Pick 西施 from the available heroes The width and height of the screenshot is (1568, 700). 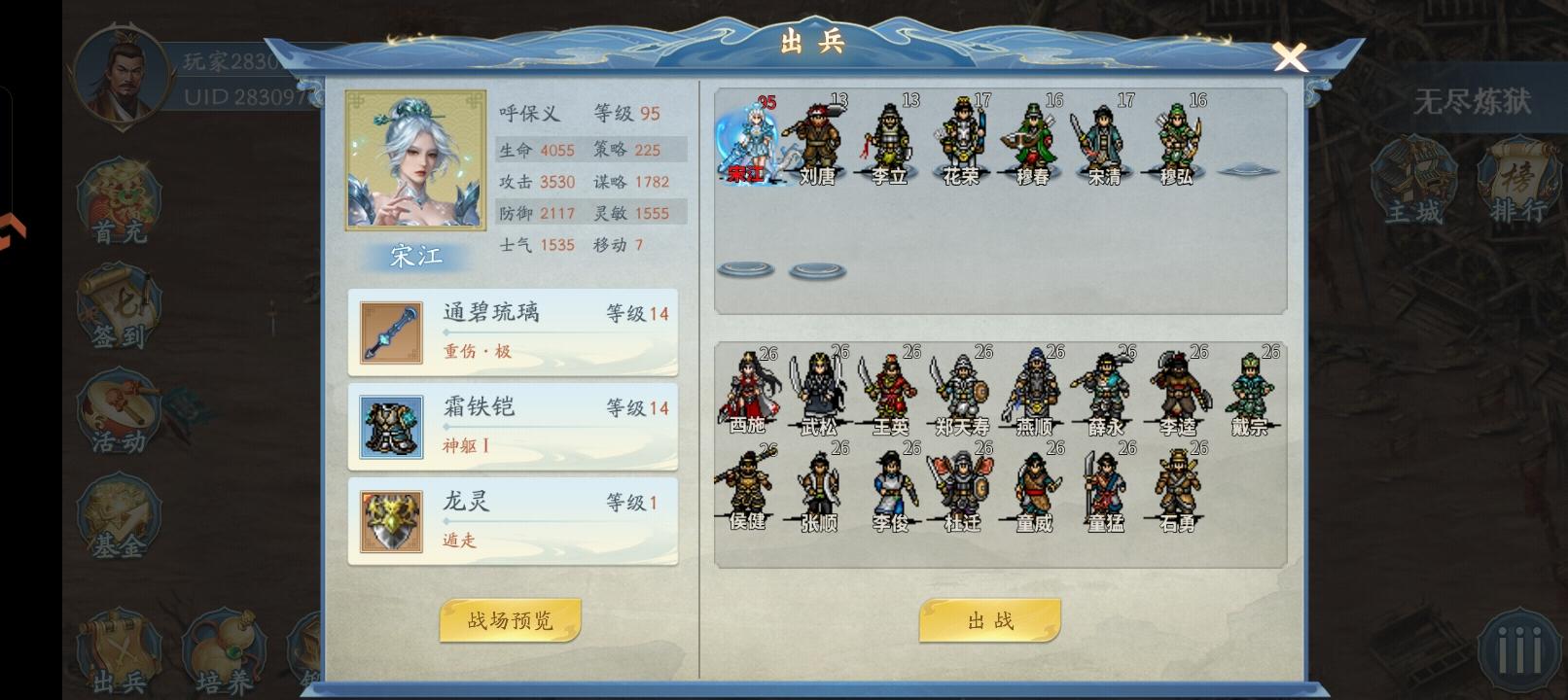[748, 389]
